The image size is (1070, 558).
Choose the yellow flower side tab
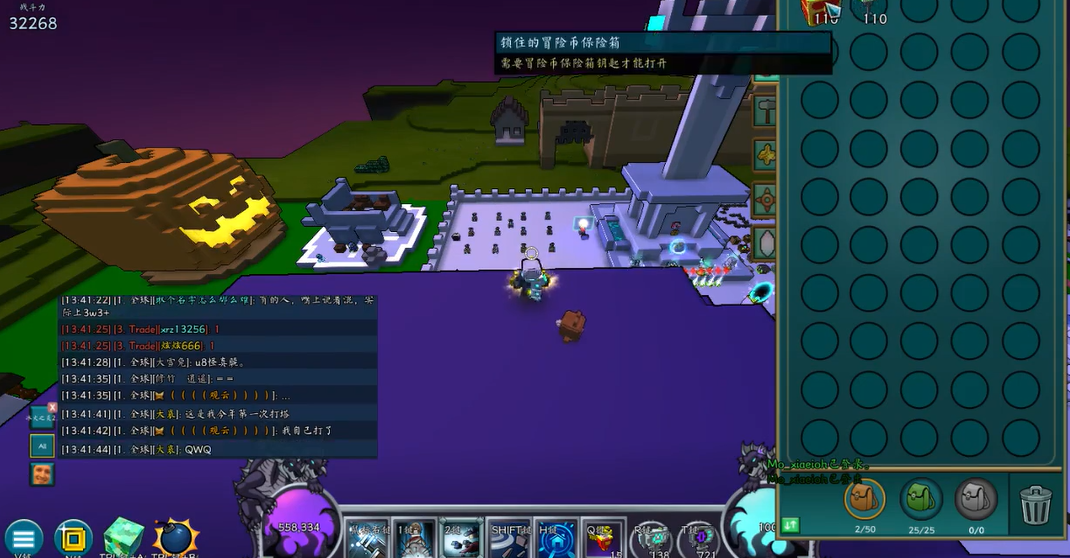point(765,154)
